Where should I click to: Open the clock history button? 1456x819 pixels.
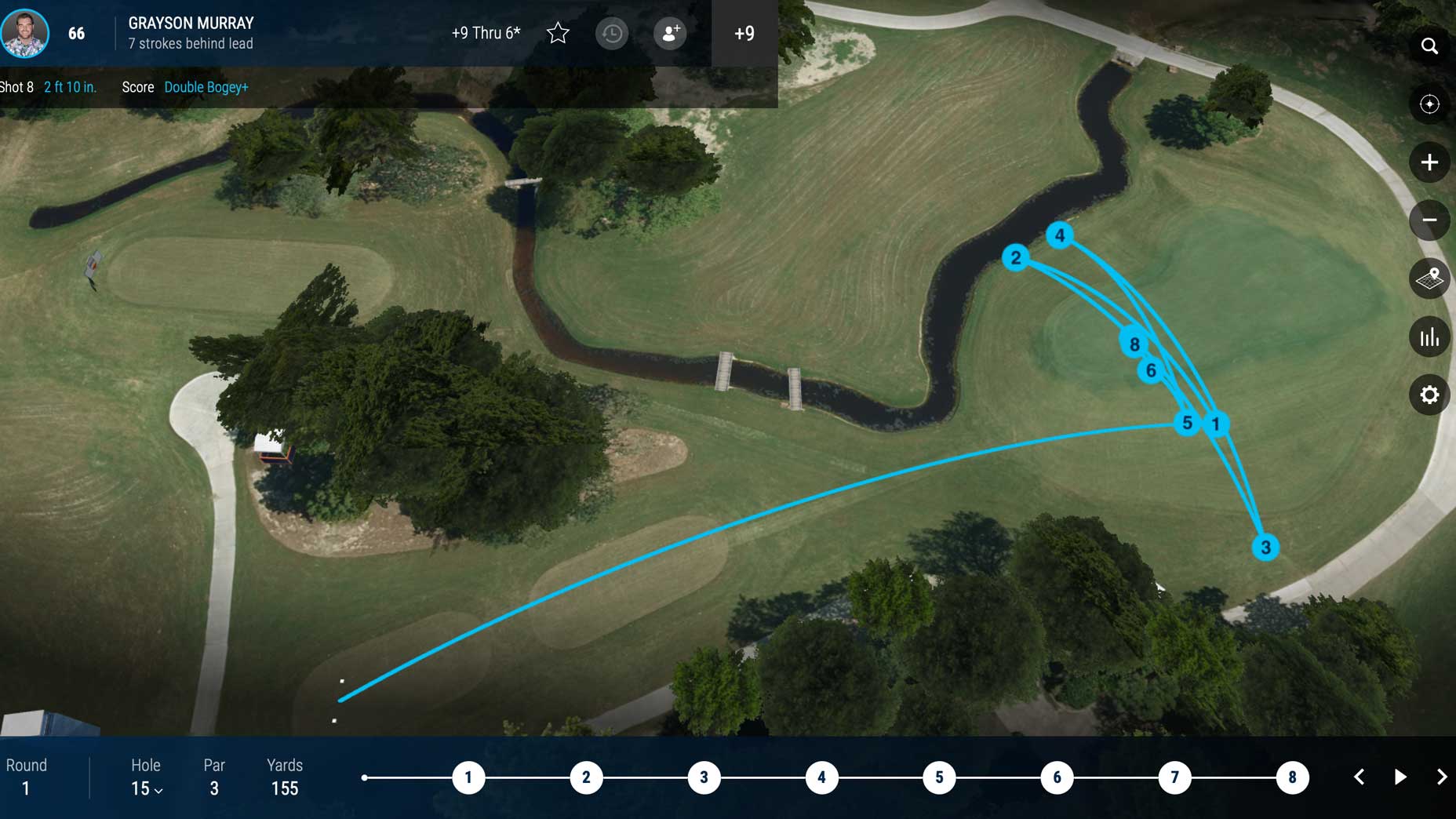click(x=612, y=33)
